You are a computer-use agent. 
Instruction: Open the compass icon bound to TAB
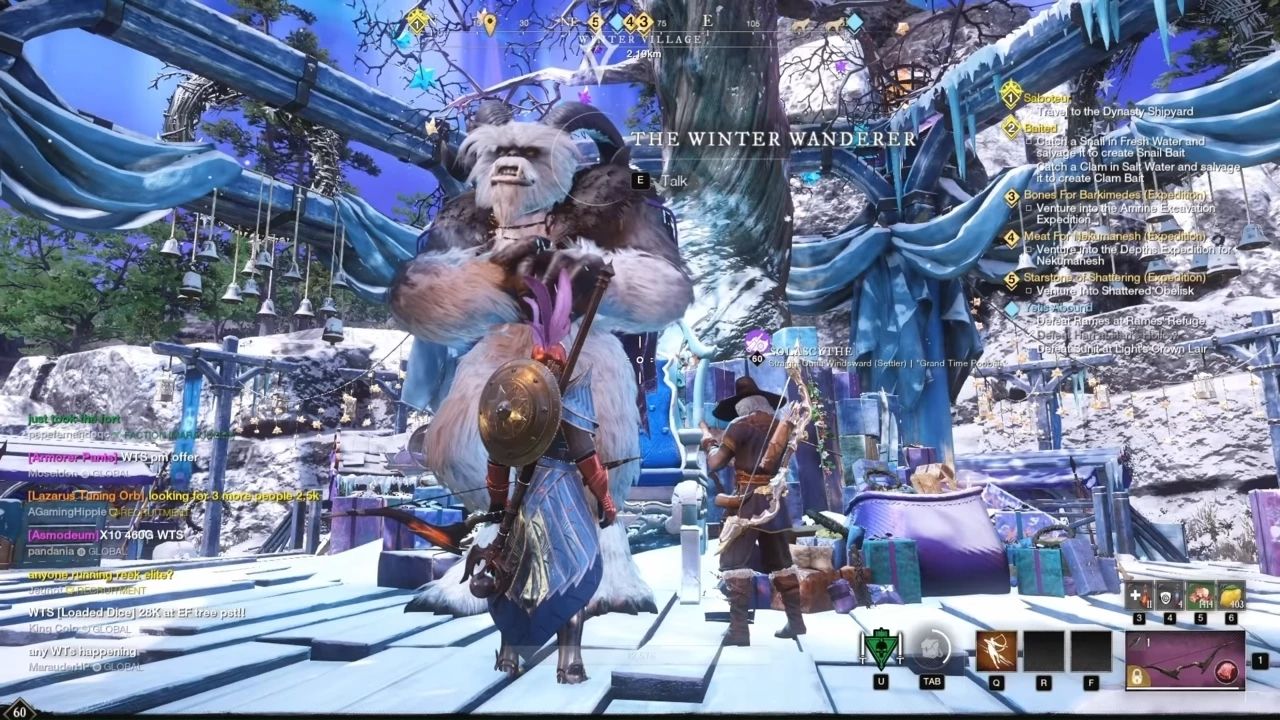[932, 650]
